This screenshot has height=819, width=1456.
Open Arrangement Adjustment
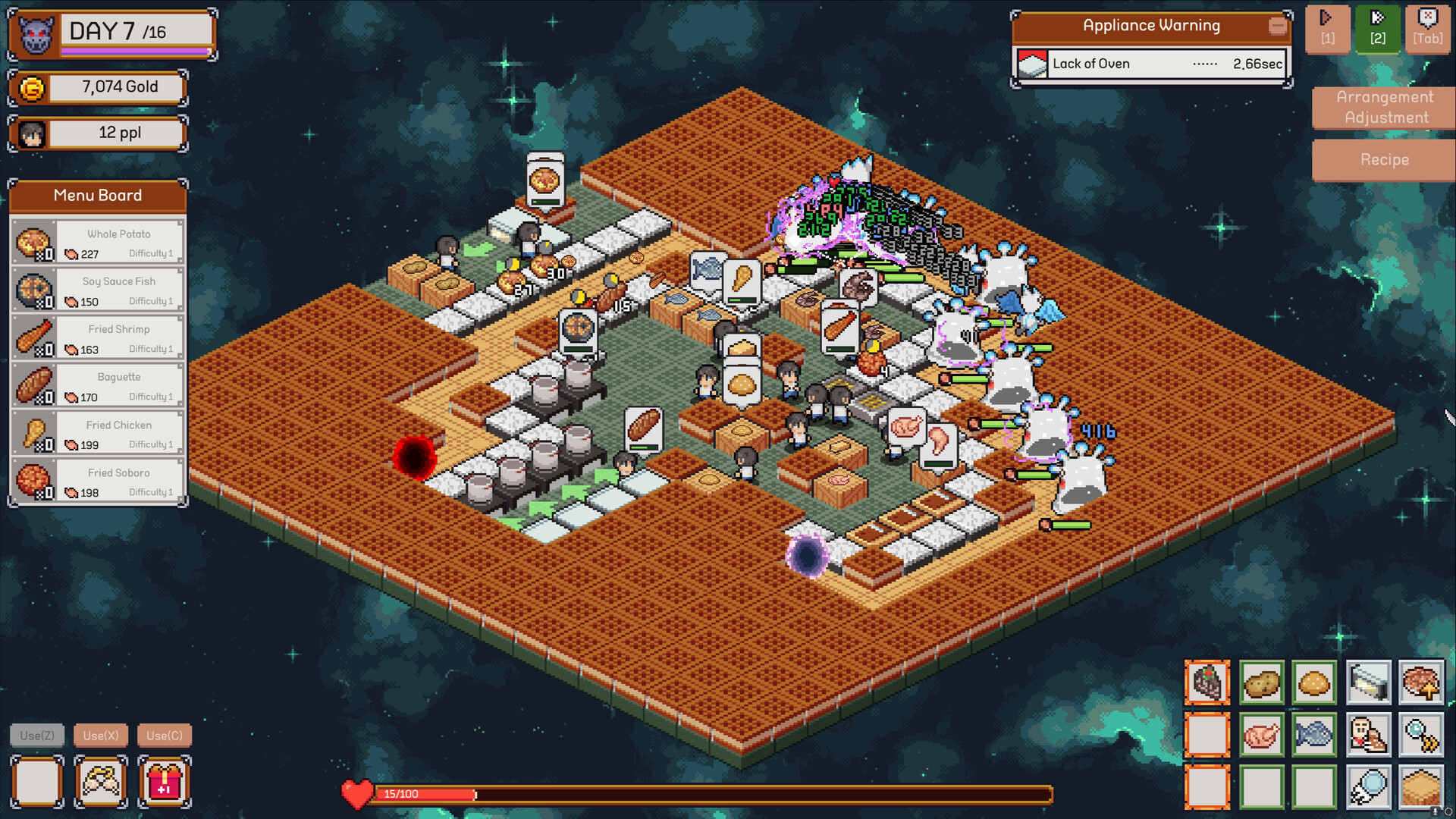[x=1383, y=107]
